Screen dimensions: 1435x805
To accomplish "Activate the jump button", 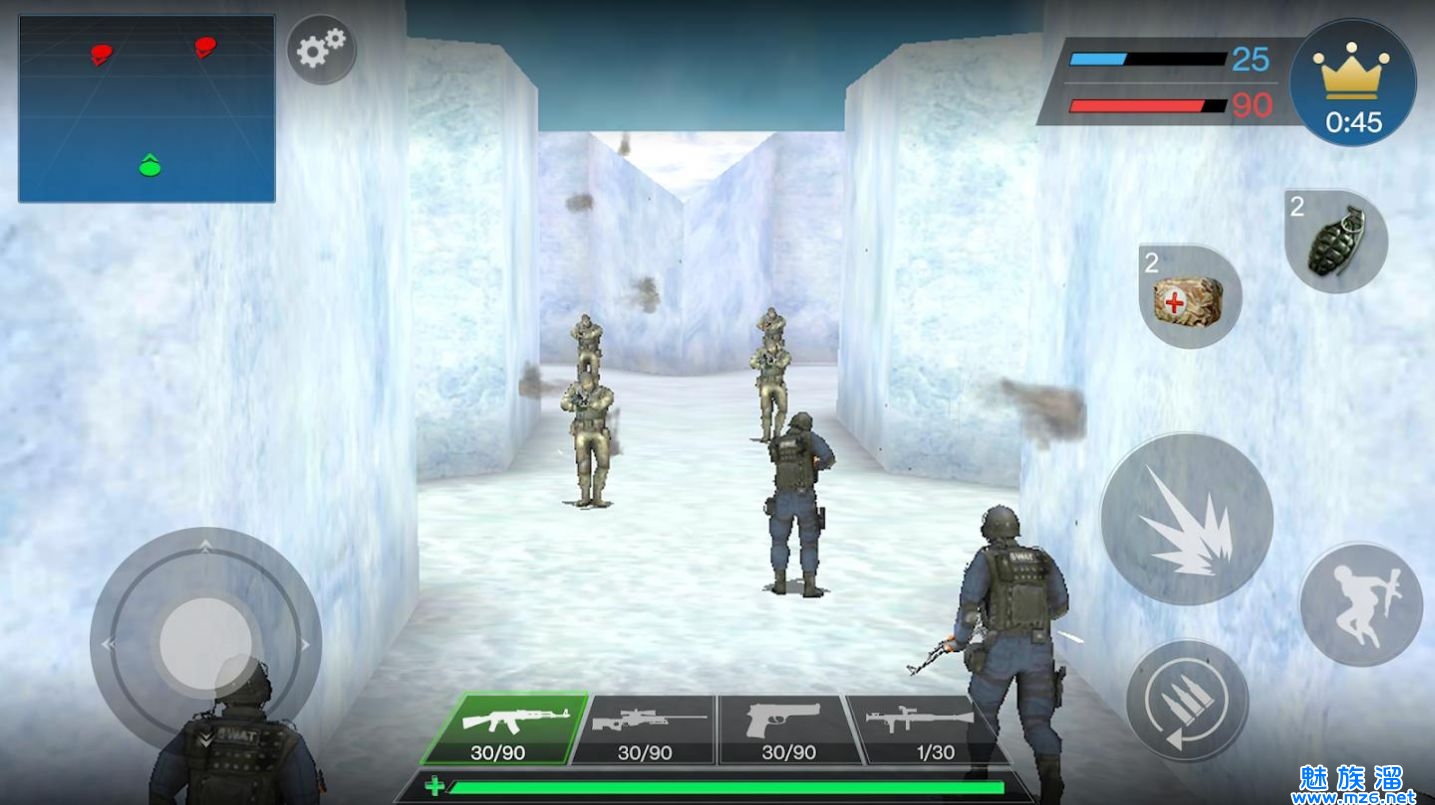I will click(1361, 604).
